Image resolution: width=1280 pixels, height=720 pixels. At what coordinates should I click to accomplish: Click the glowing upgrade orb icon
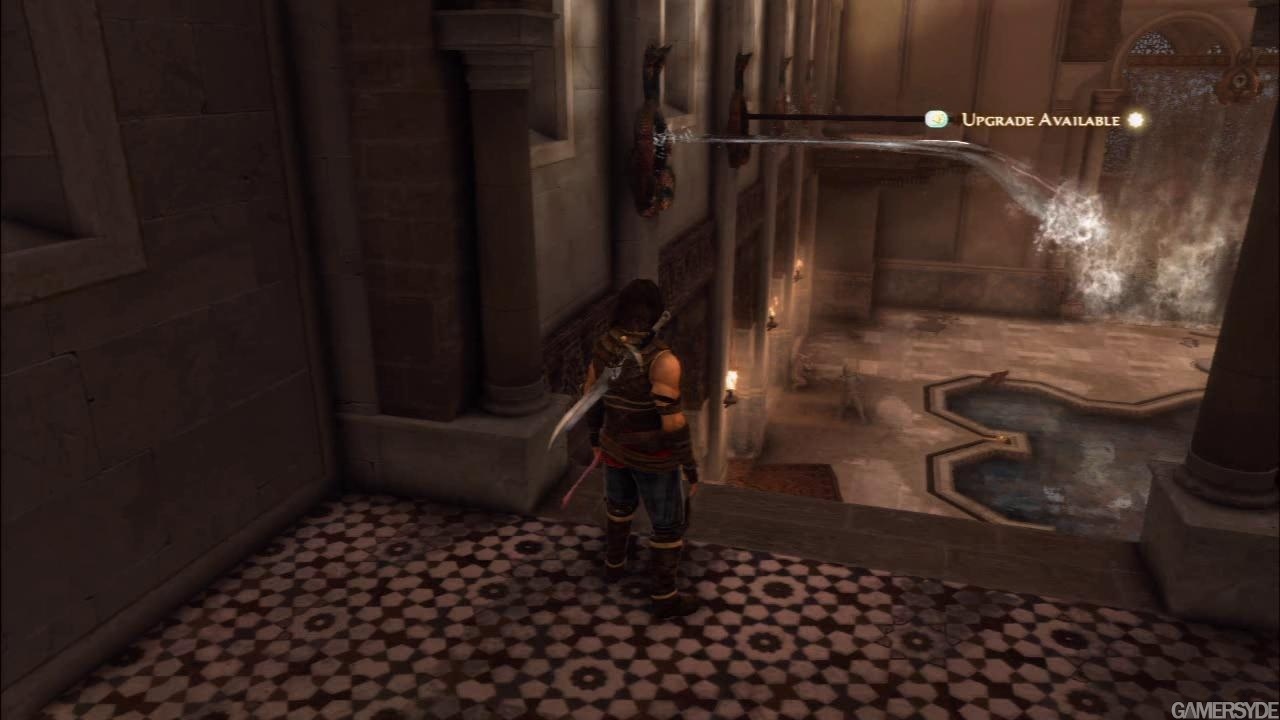click(1135, 120)
